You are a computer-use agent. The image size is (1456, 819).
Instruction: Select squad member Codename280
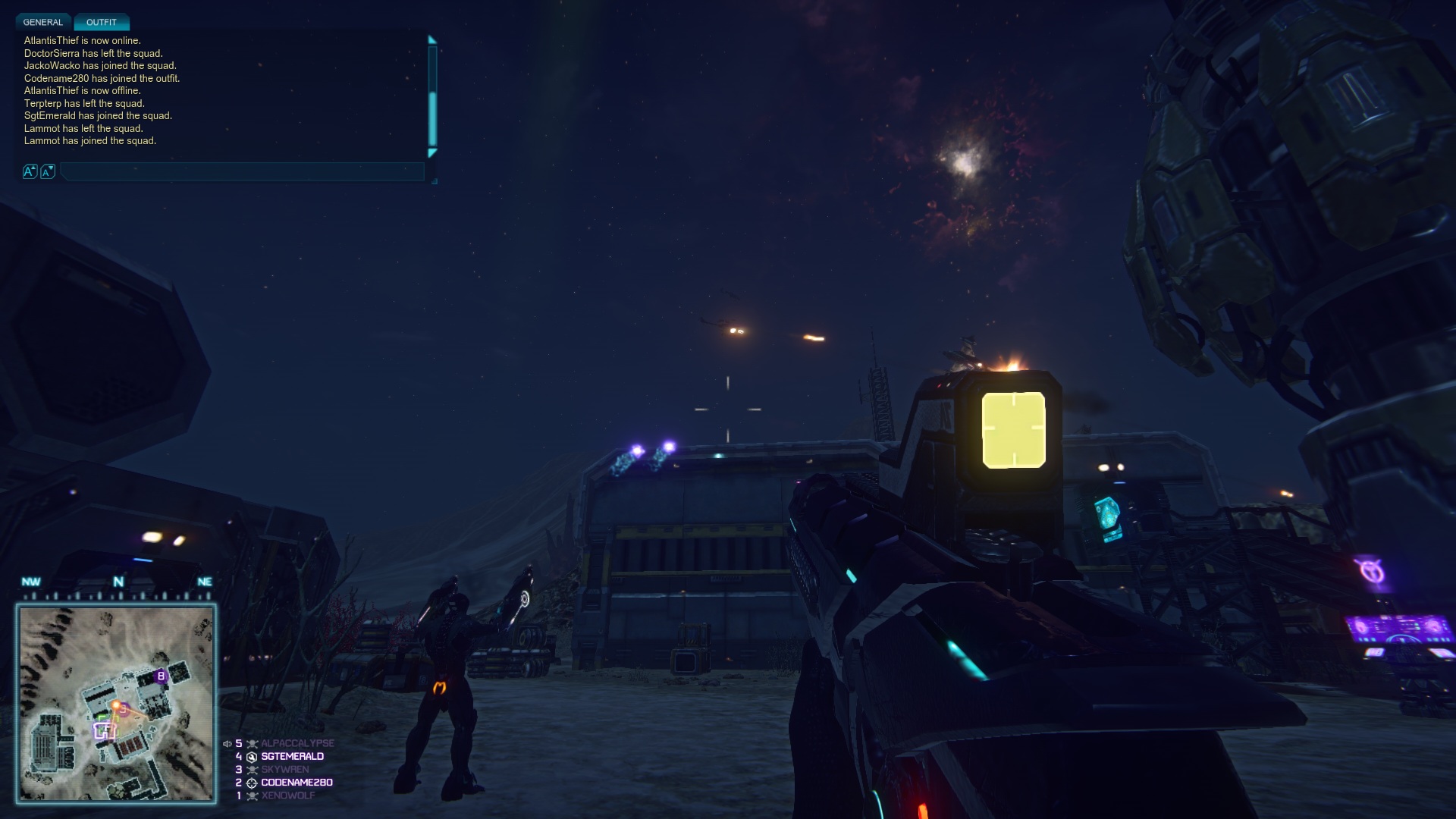pyautogui.click(x=297, y=783)
